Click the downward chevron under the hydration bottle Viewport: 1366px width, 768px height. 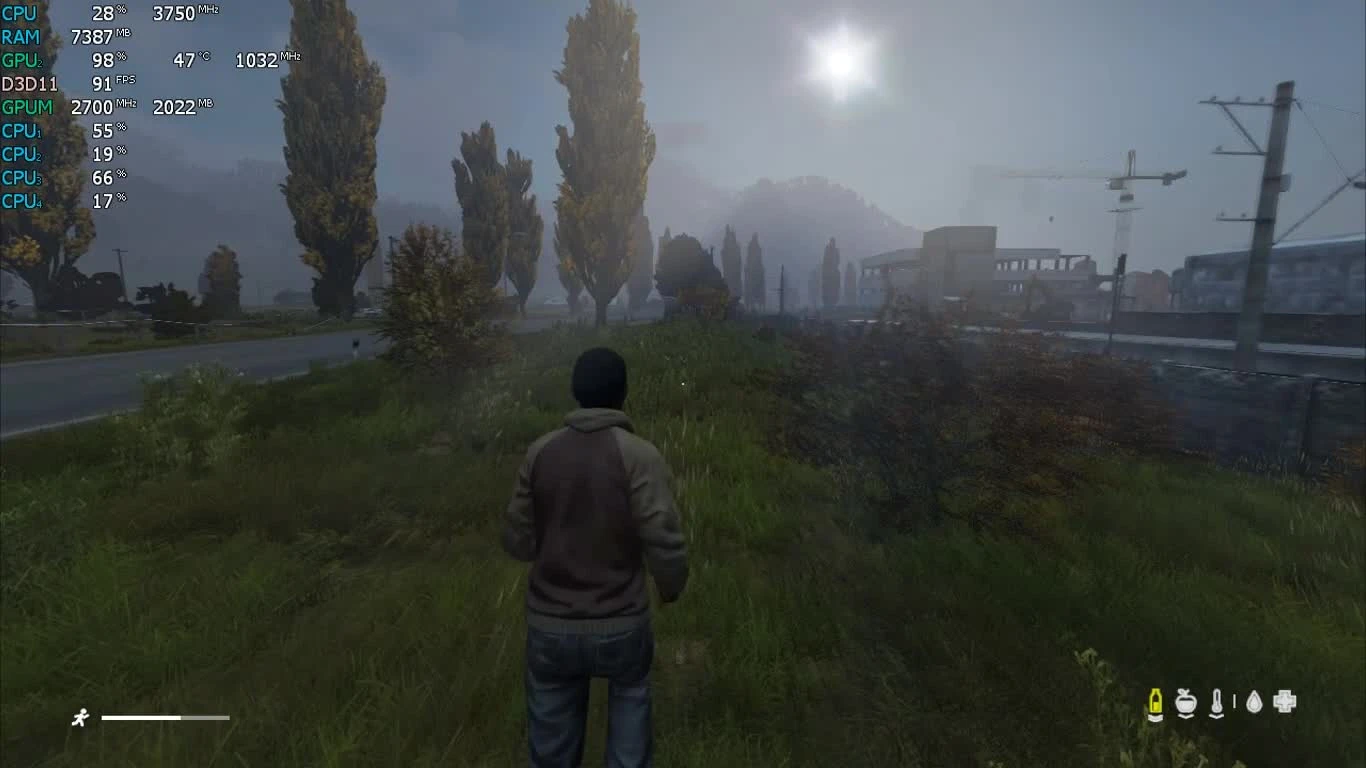(1155, 717)
